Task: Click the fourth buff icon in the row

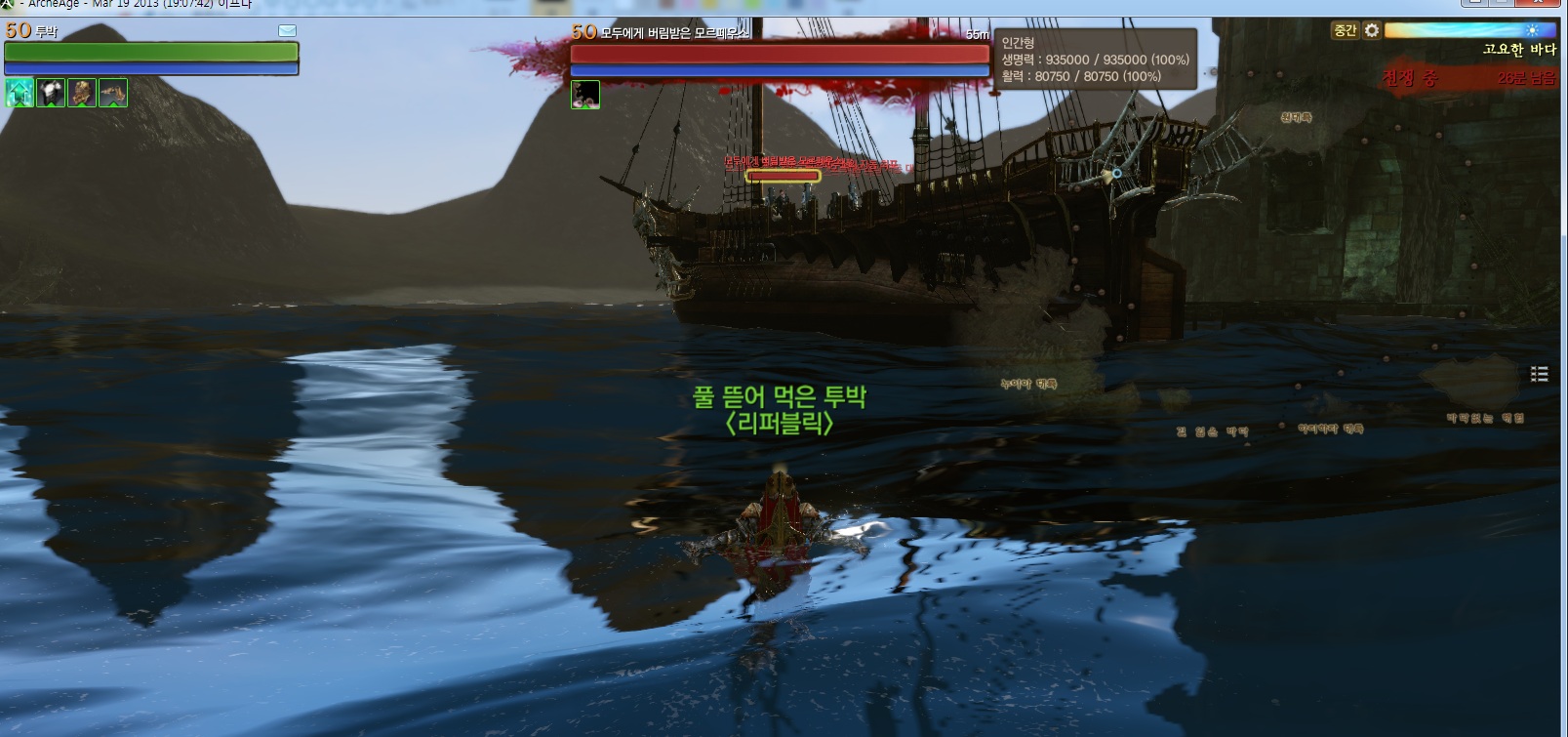Action: (112, 94)
